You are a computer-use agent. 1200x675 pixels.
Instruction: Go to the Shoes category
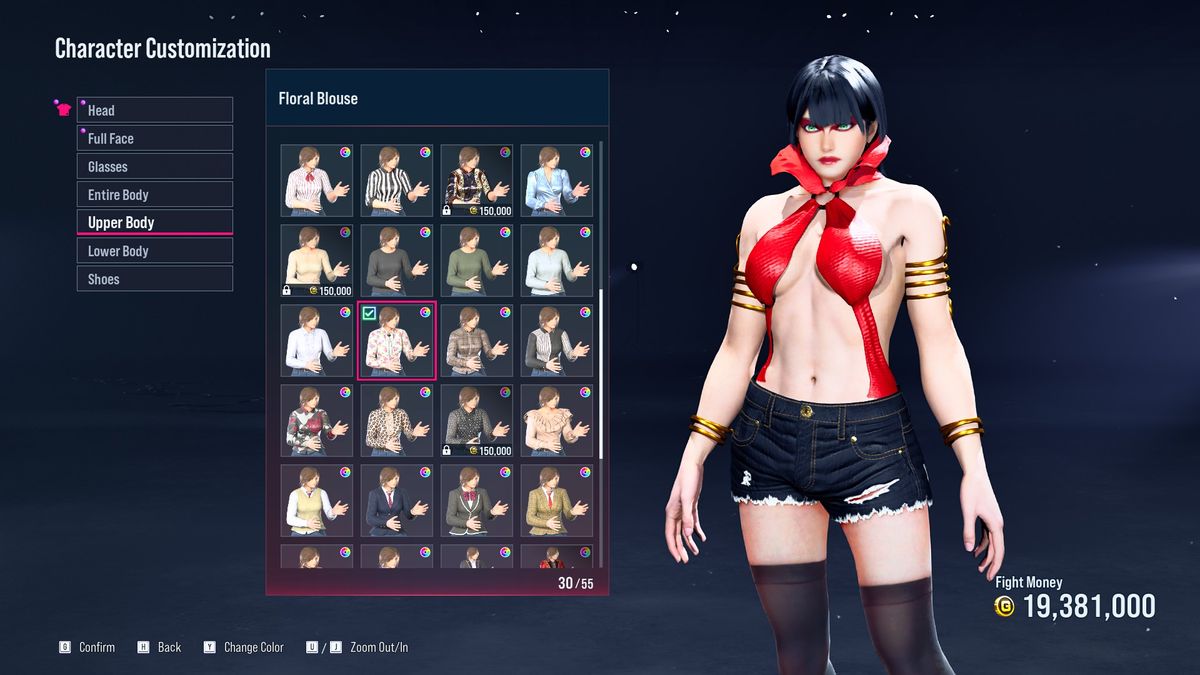point(155,279)
